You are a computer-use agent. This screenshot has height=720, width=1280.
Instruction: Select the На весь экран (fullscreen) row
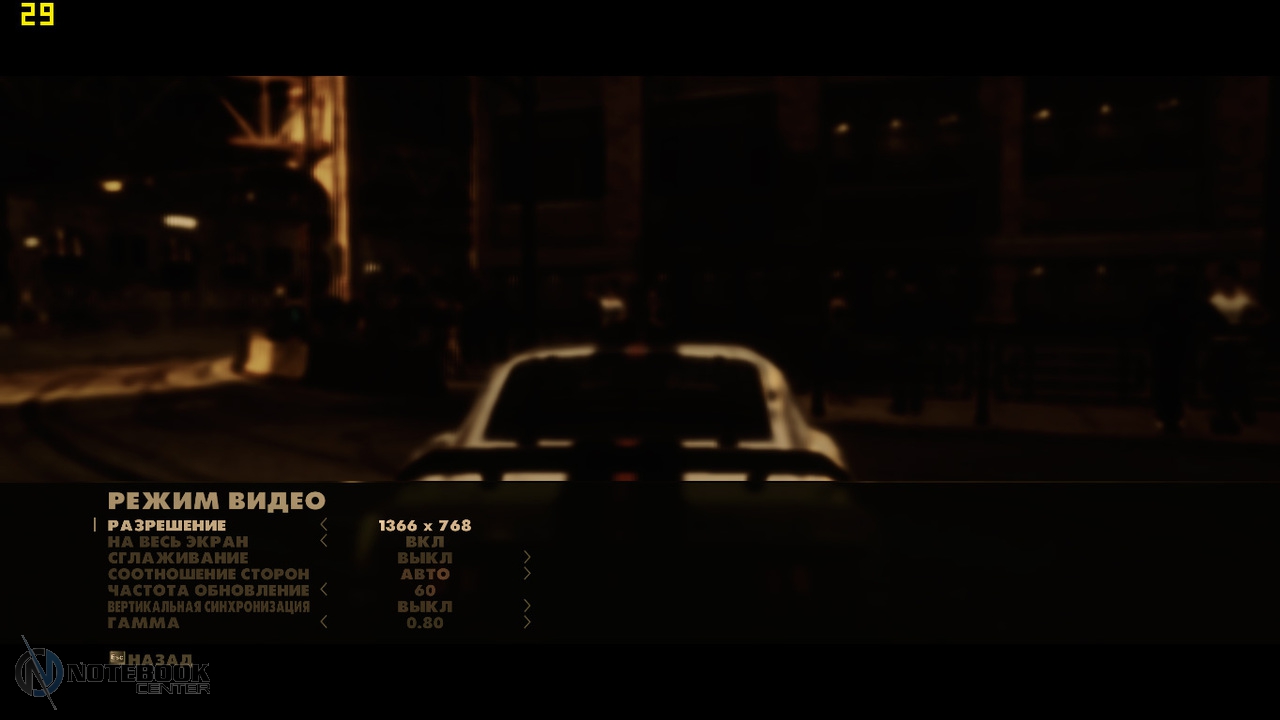(x=178, y=541)
